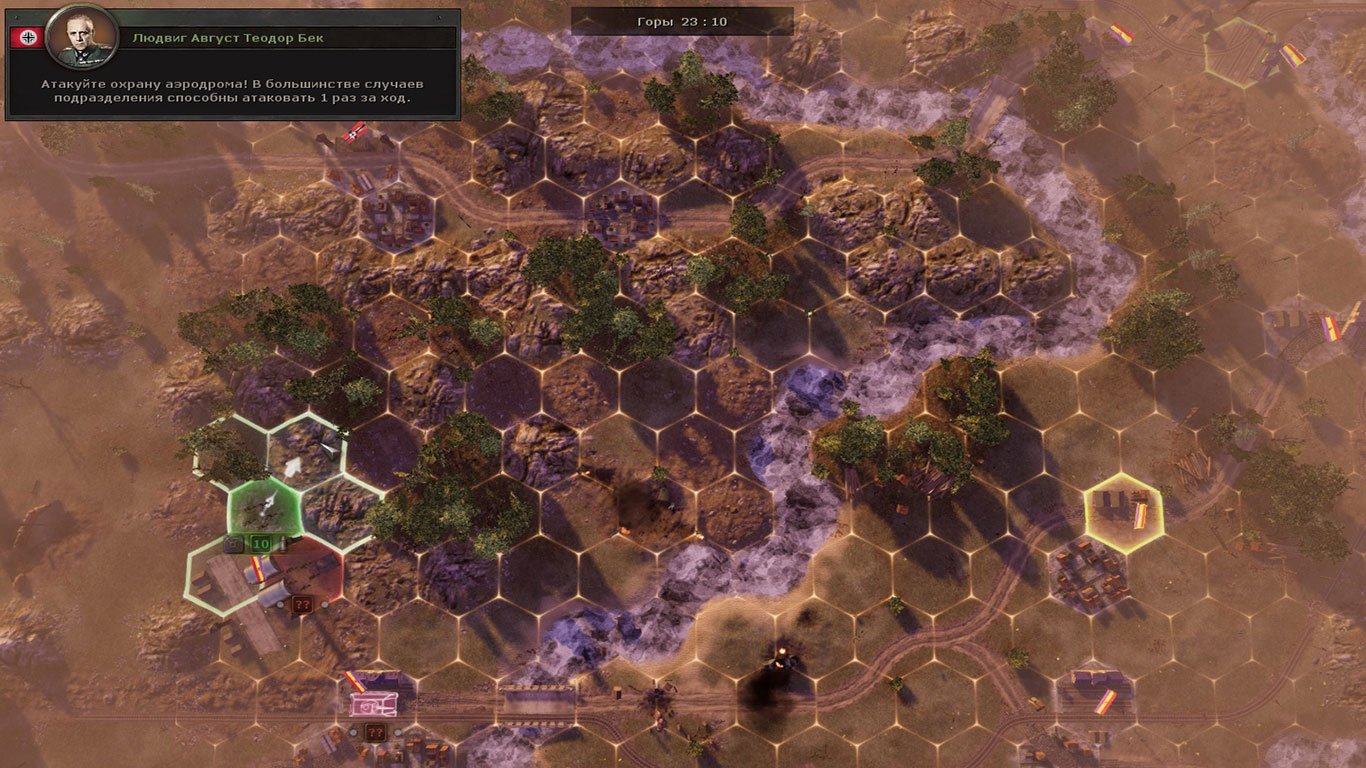Click the movement mode icon beside the strength badge
Screen dimensions: 1366x768
pos(234,543)
